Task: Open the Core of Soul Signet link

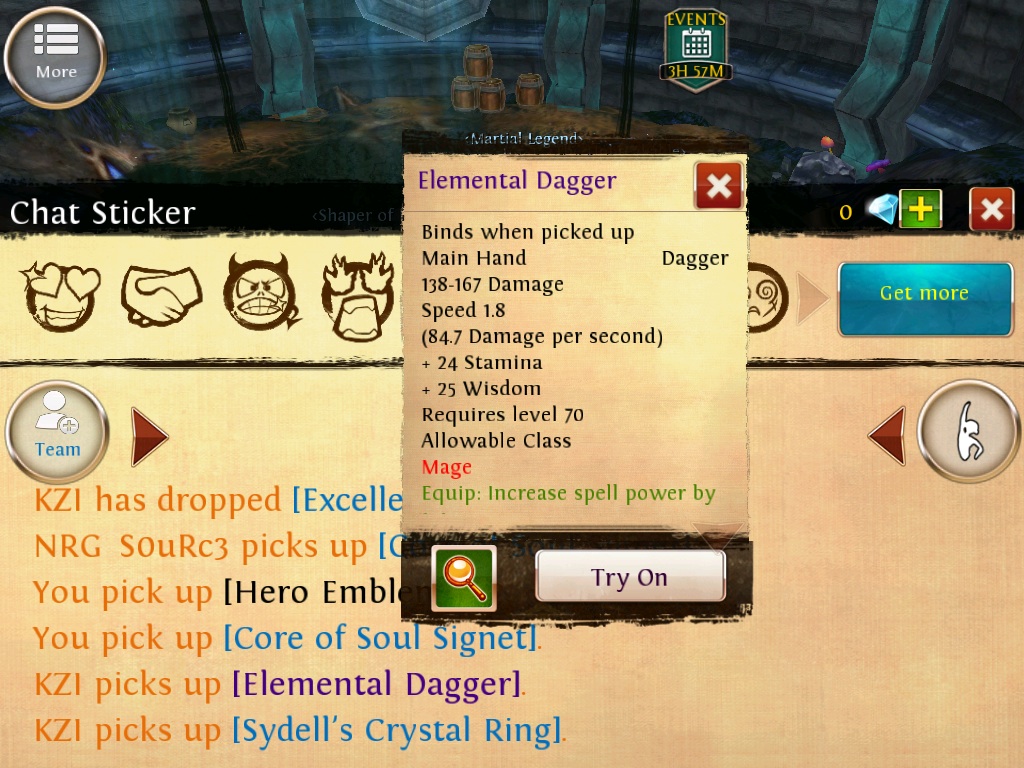Action: [380, 638]
